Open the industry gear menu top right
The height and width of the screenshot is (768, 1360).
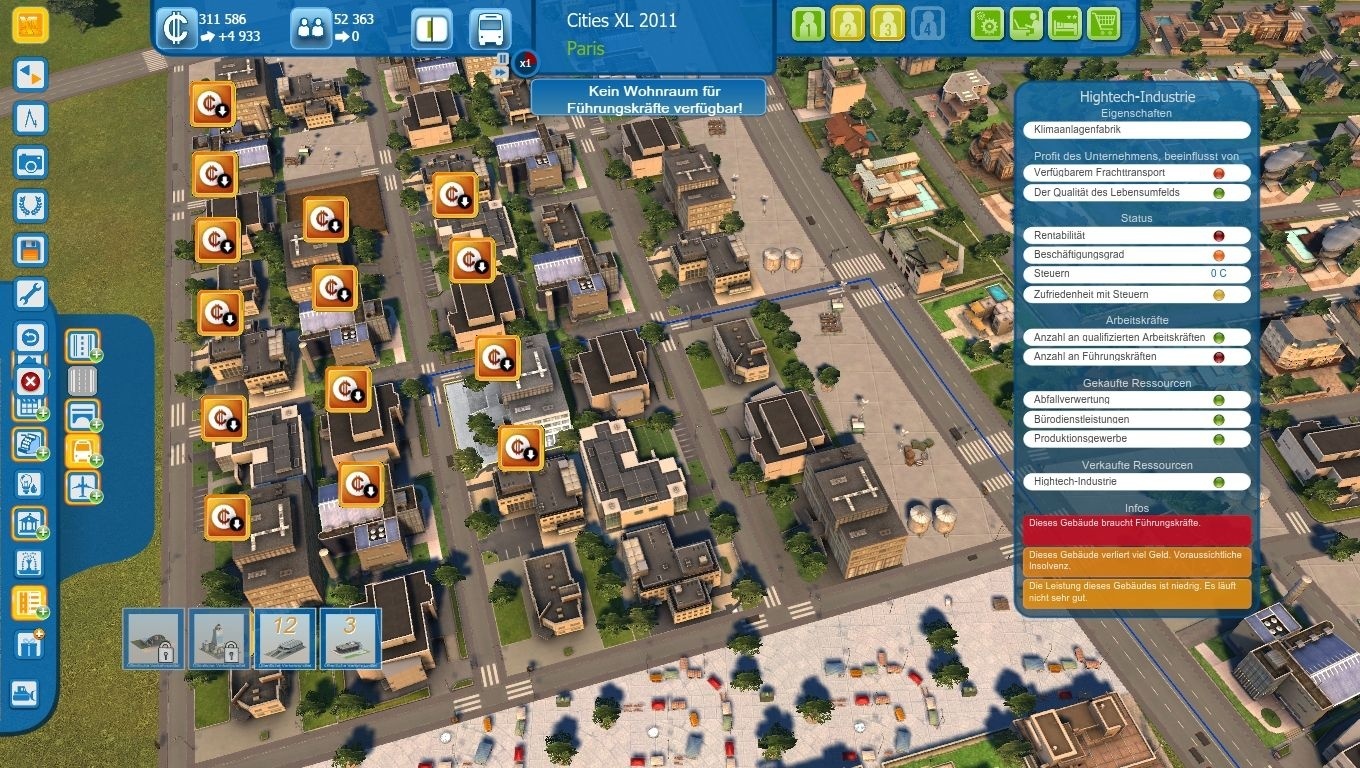click(x=987, y=23)
